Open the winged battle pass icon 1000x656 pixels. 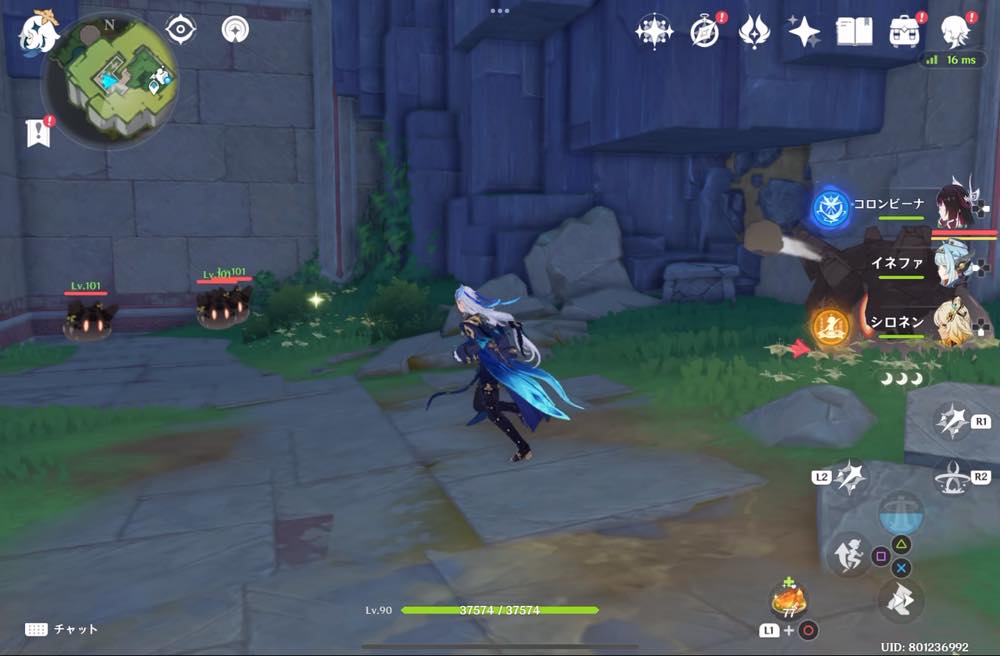[x=754, y=32]
